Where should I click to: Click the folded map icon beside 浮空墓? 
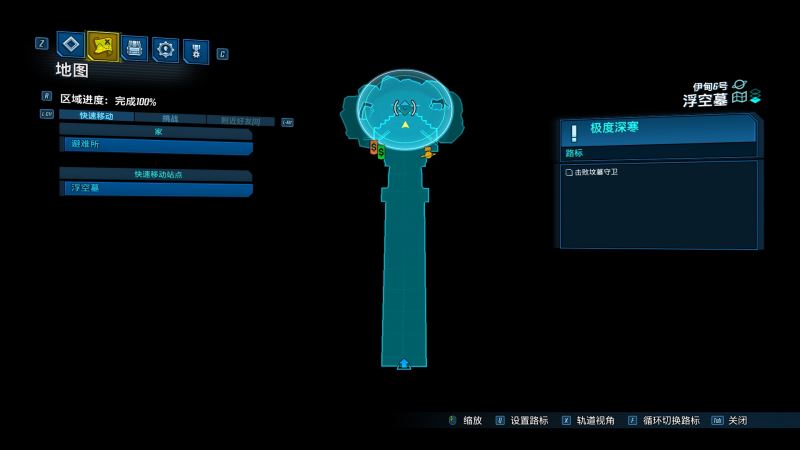coord(739,98)
